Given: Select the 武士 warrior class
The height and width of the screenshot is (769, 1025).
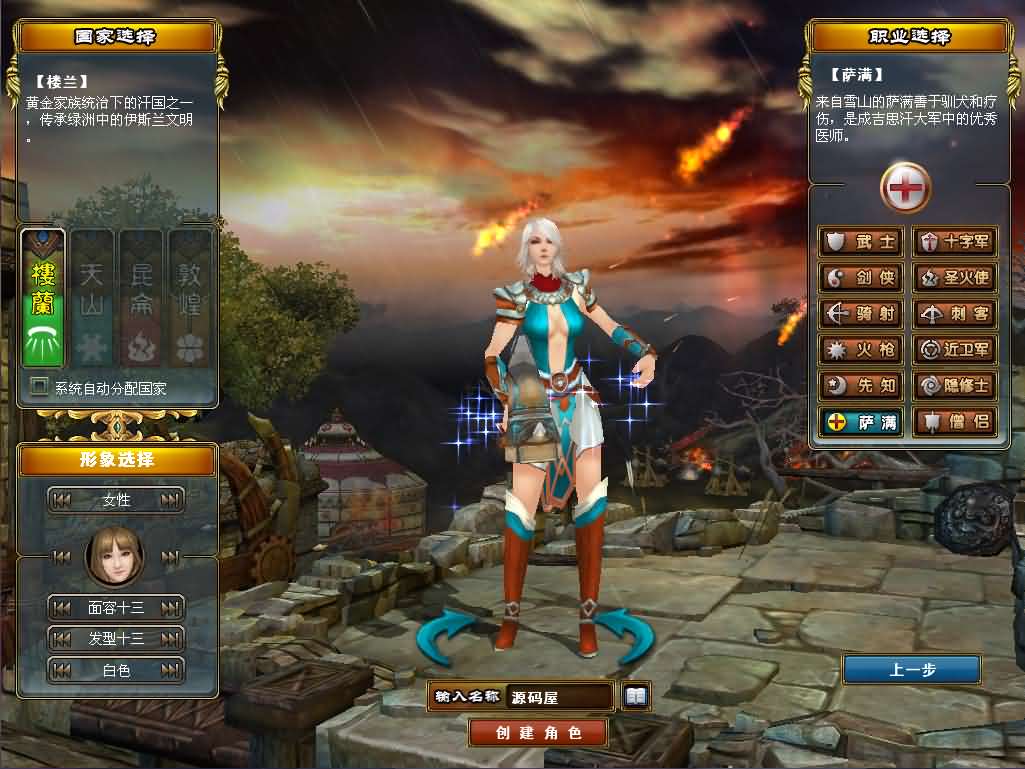Looking at the screenshot, I should [862, 242].
